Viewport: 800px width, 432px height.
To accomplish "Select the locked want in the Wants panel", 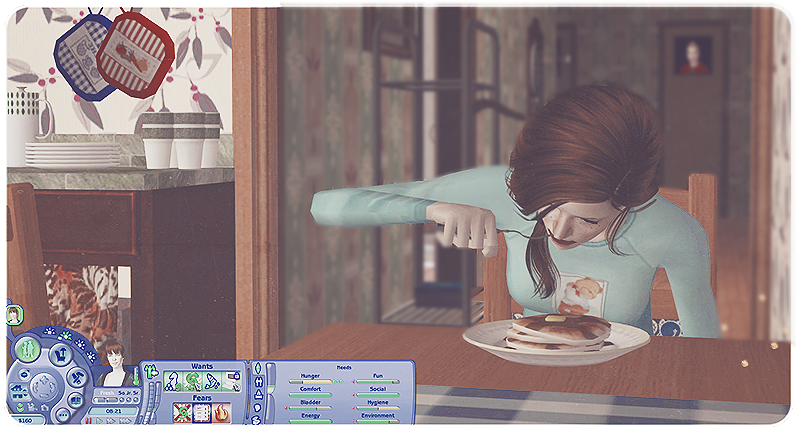I will (x=233, y=381).
